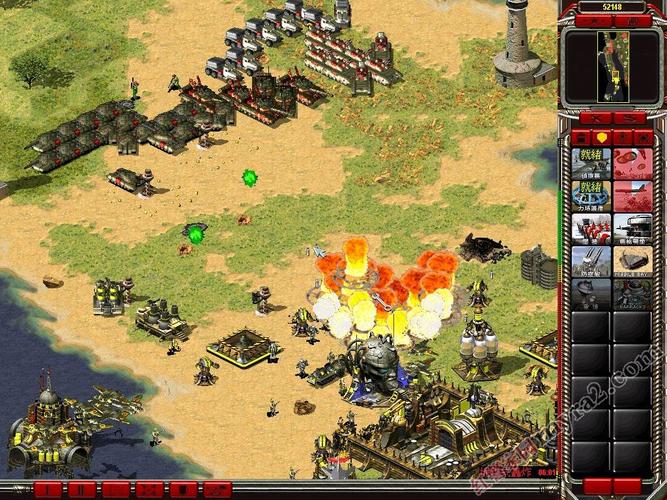667x500 pixels.
Task: Activate the ready Force Shield power
Action: coord(590,195)
